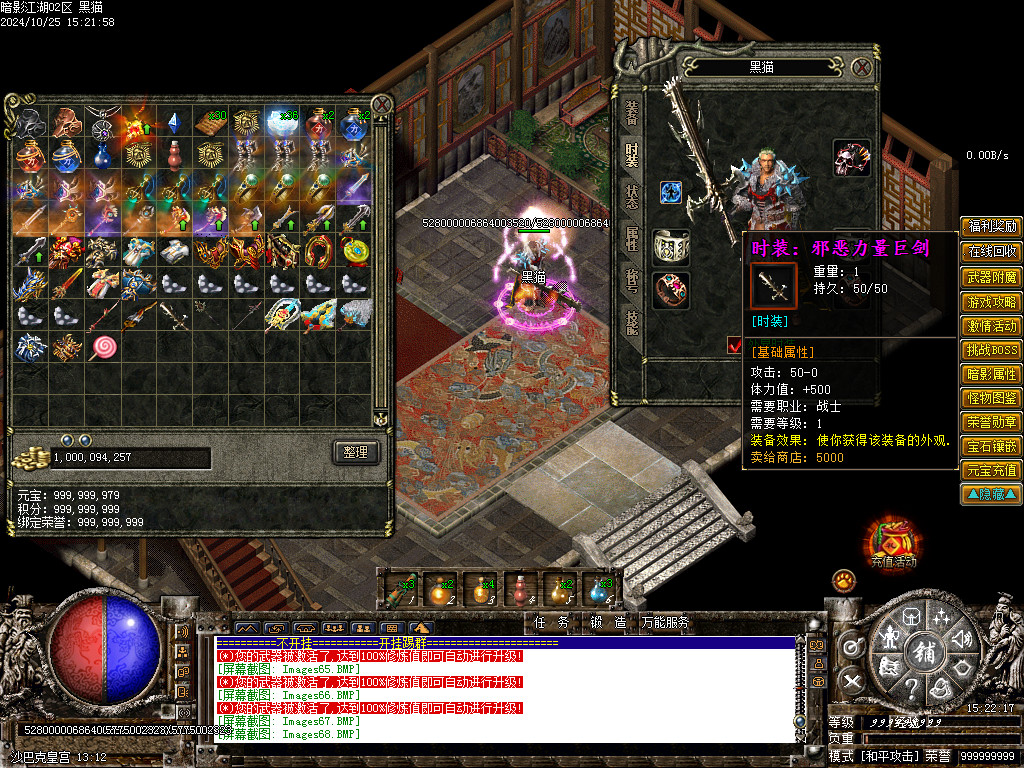The height and width of the screenshot is (768, 1024).
Task: Open 元宝充值 ingot recharge
Action: [x=991, y=470]
